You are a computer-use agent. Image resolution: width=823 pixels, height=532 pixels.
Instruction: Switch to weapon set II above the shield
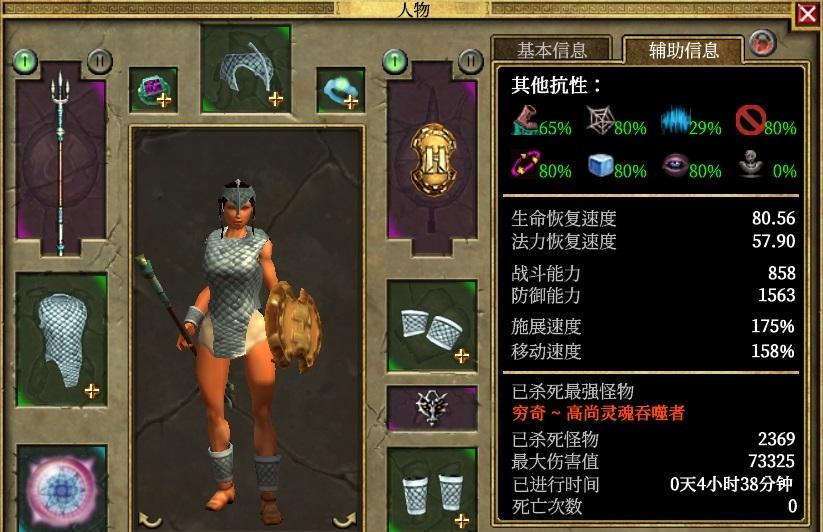(x=470, y=61)
